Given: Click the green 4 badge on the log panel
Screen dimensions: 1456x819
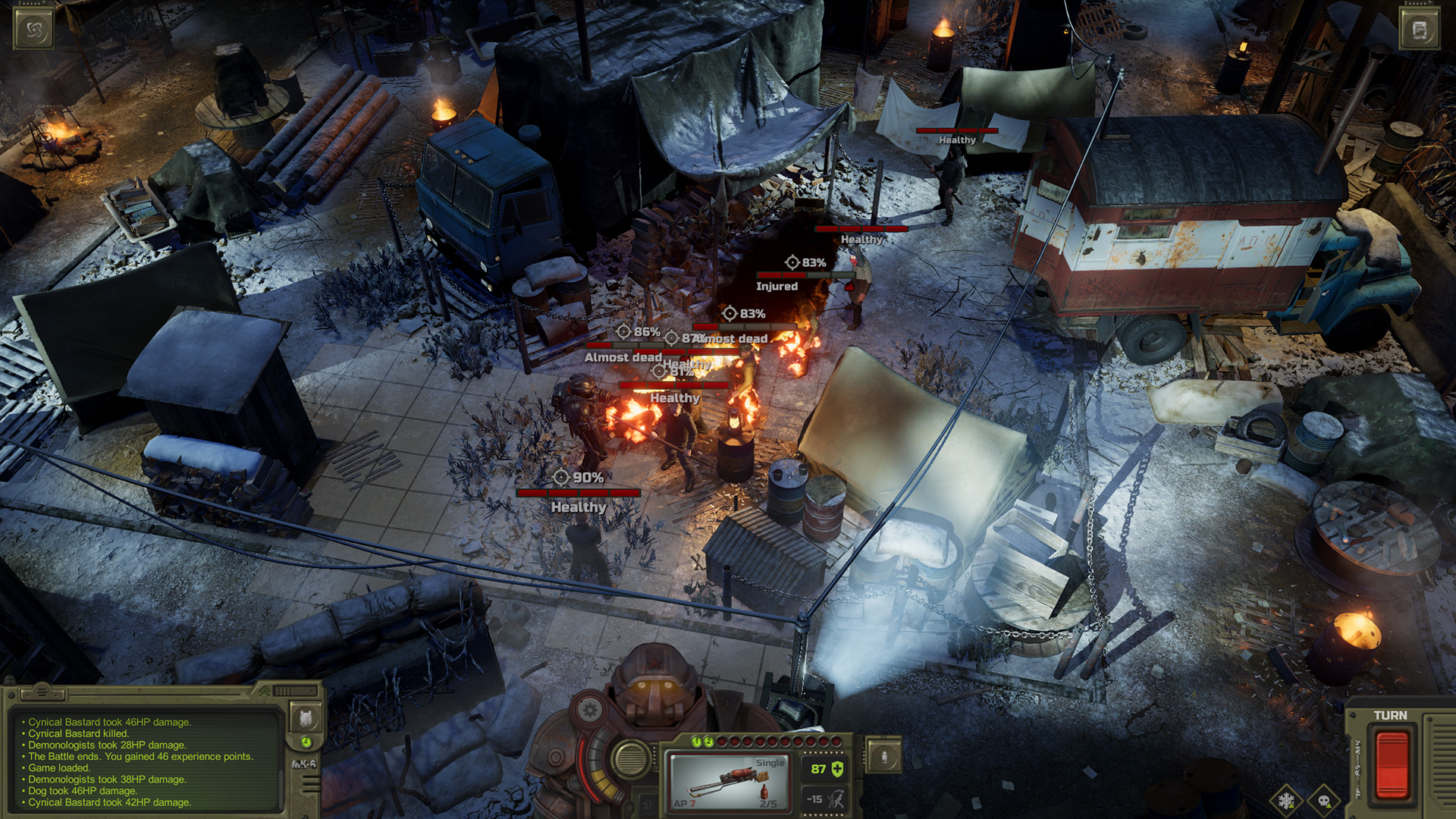Looking at the screenshot, I should (x=305, y=743).
